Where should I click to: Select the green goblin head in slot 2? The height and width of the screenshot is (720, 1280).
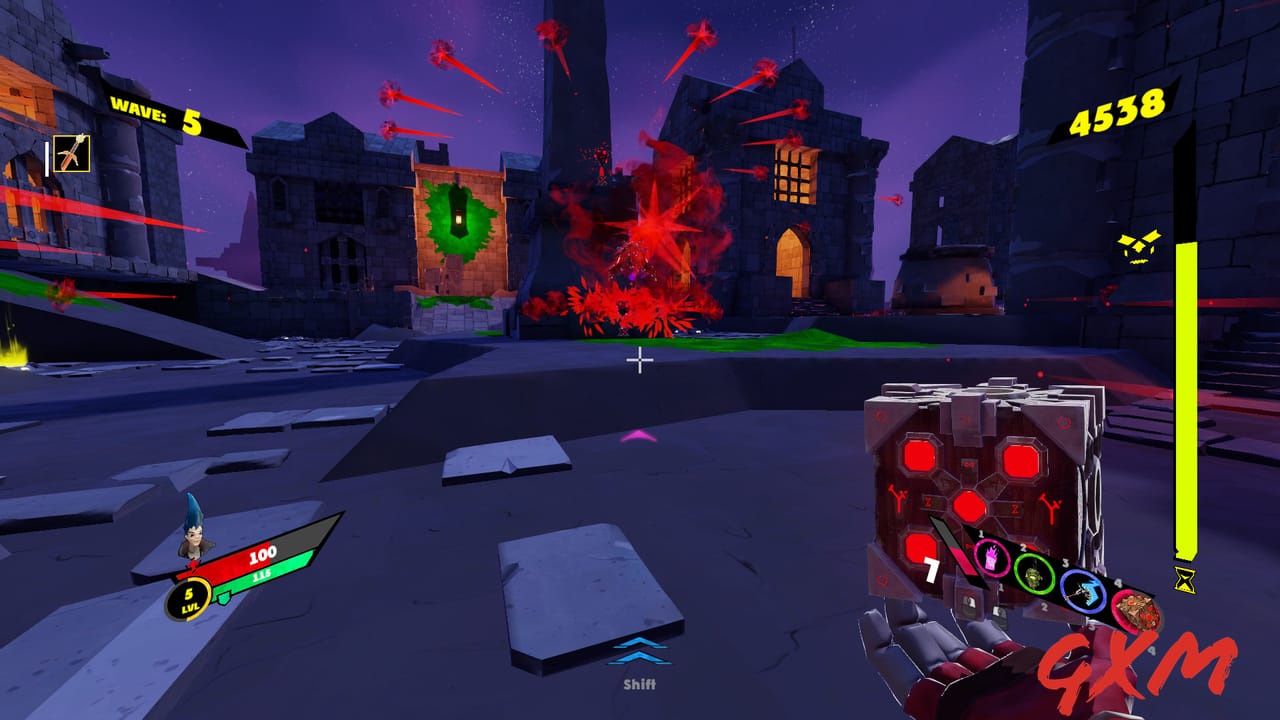(x=1035, y=576)
